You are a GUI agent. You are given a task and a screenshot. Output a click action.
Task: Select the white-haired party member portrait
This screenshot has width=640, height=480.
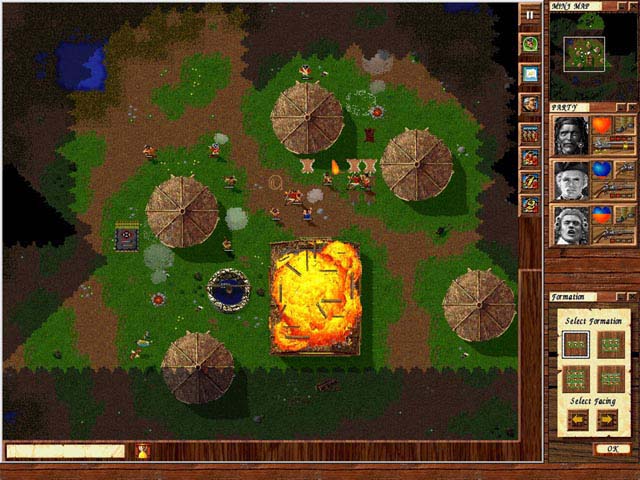(569, 224)
